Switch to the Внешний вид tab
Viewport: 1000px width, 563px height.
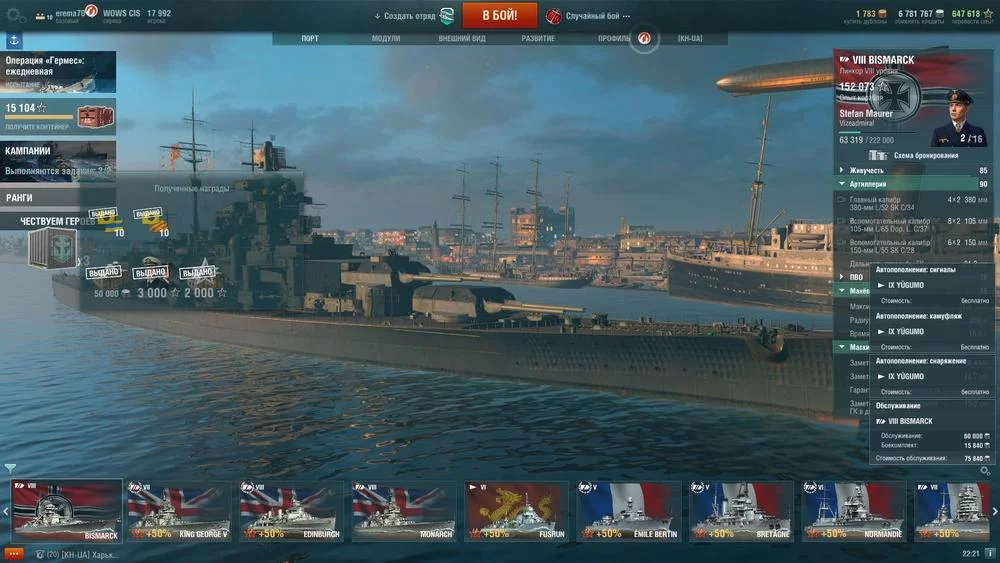461,39
